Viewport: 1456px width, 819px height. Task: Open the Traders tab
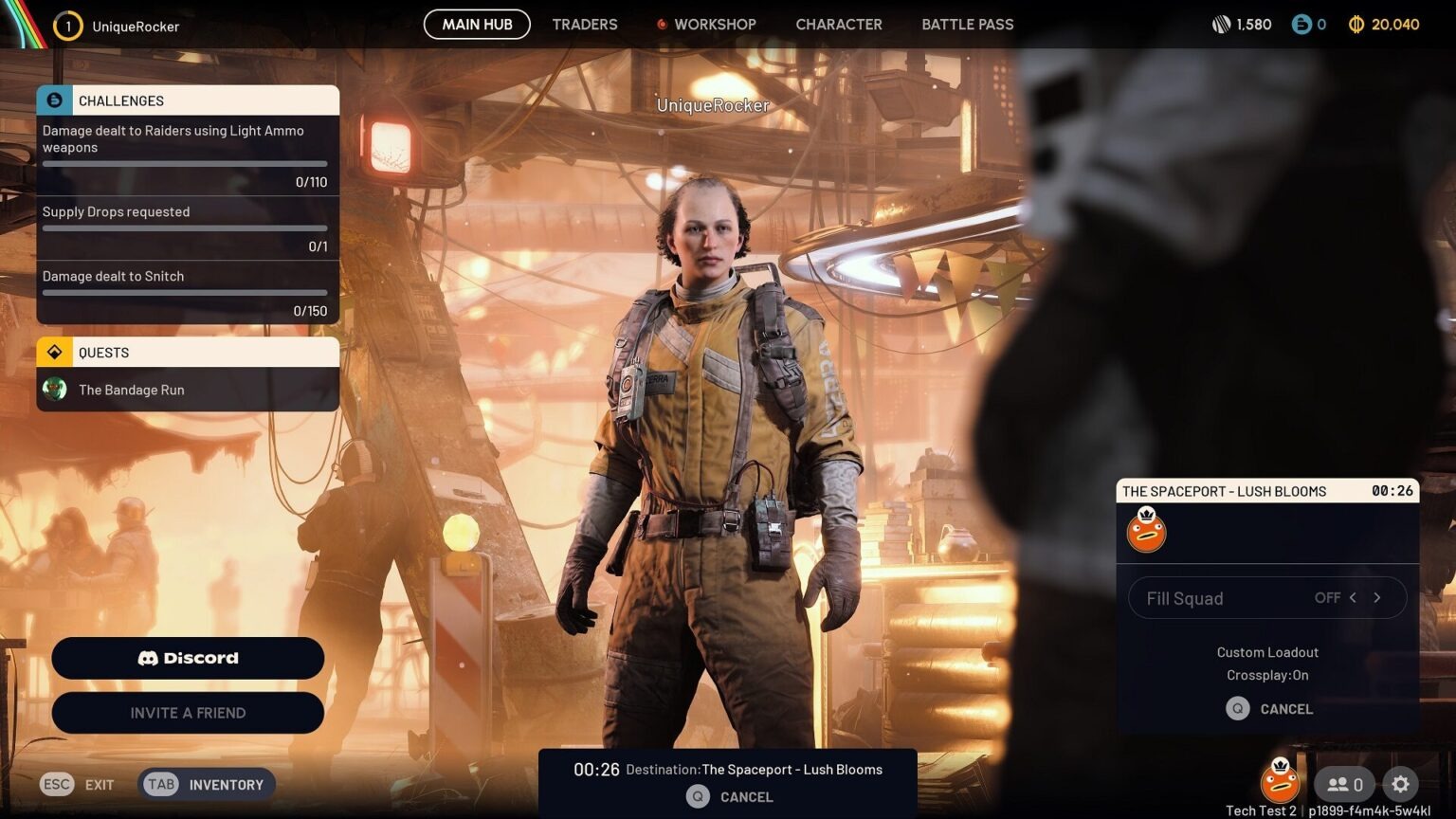584,25
